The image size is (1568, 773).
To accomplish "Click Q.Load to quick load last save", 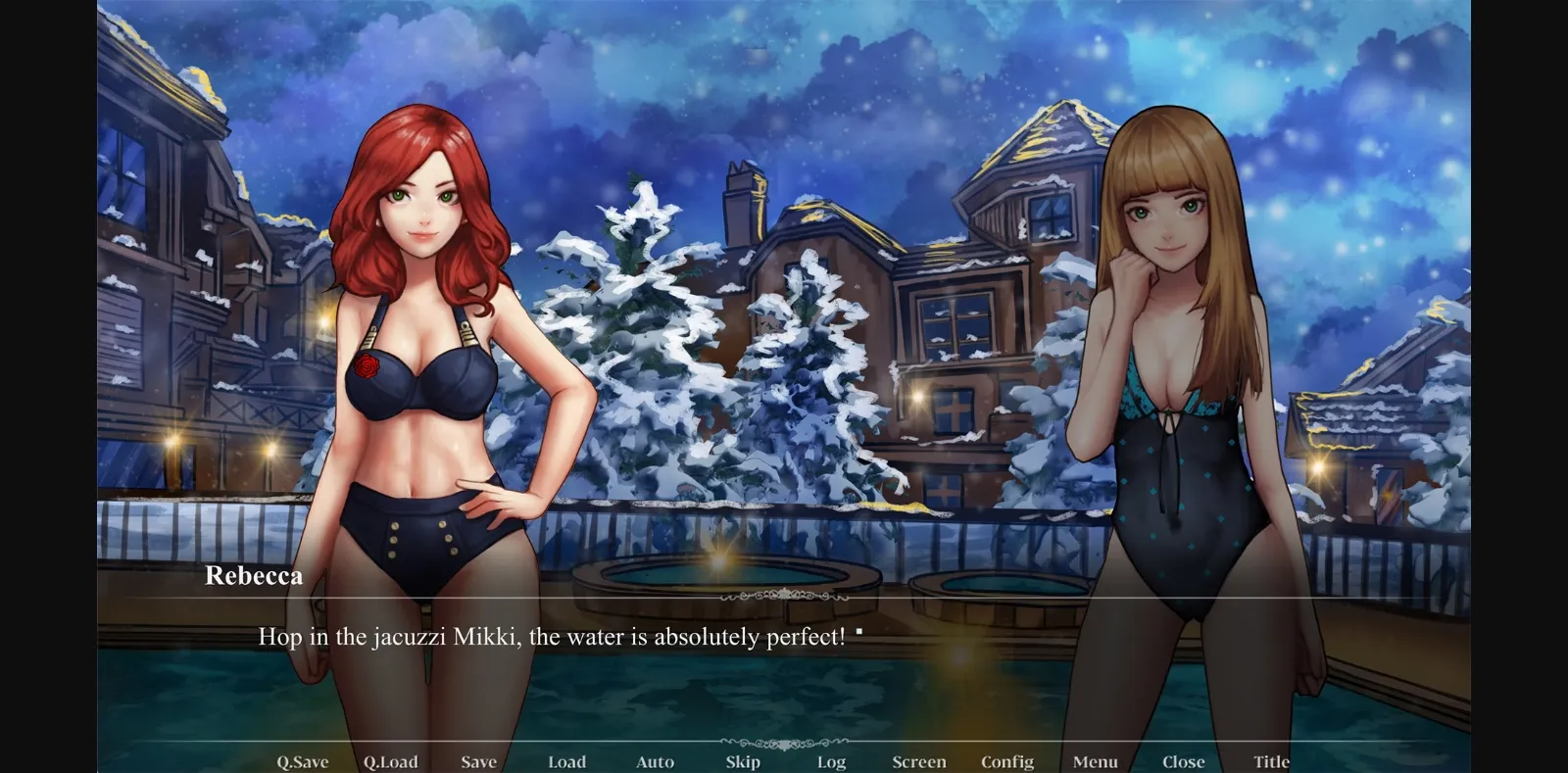I will (x=391, y=761).
